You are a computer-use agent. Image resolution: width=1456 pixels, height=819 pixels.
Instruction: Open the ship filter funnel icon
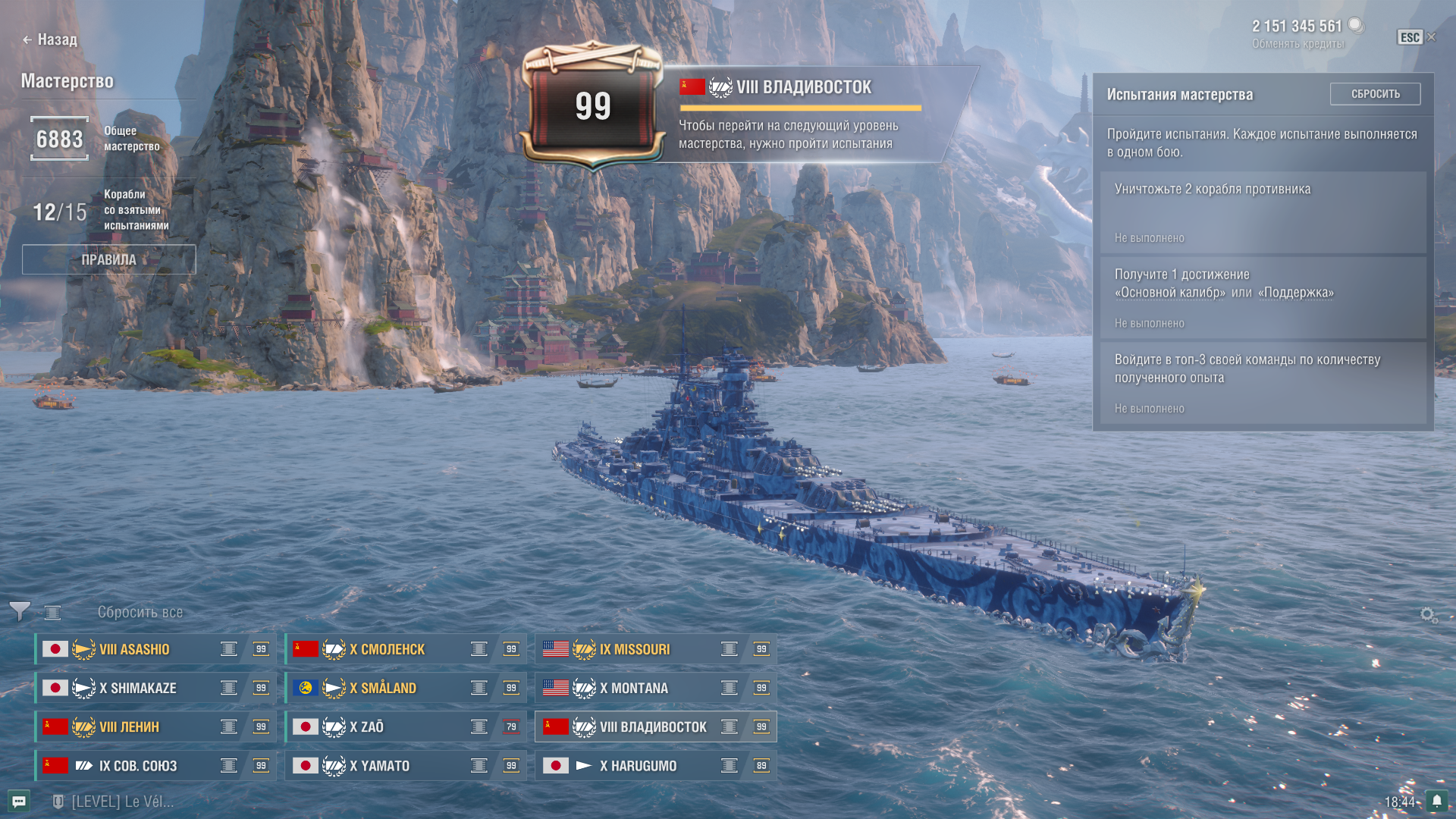click(x=20, y=611)
